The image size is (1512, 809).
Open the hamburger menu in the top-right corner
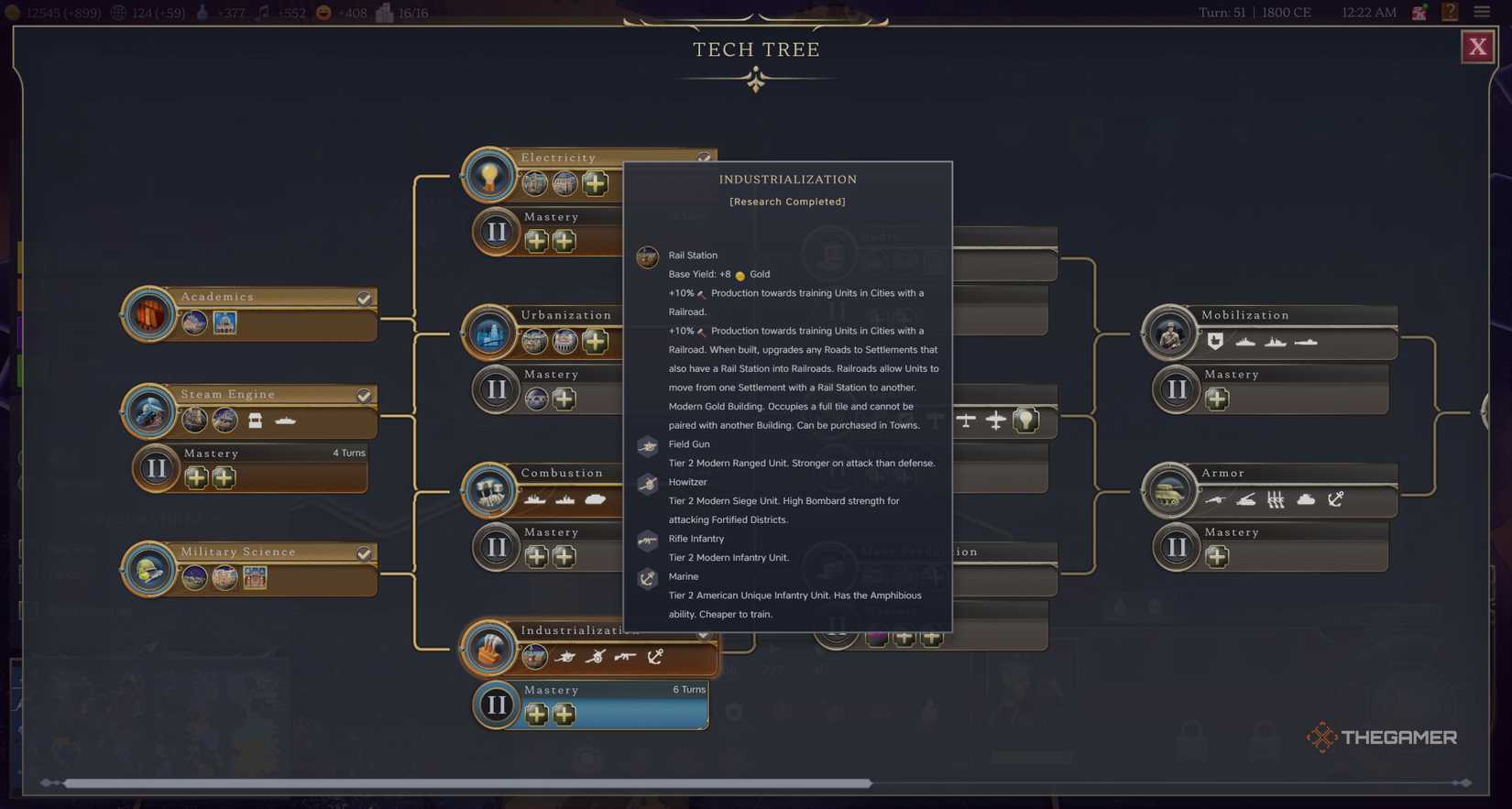click(1482, 12)
